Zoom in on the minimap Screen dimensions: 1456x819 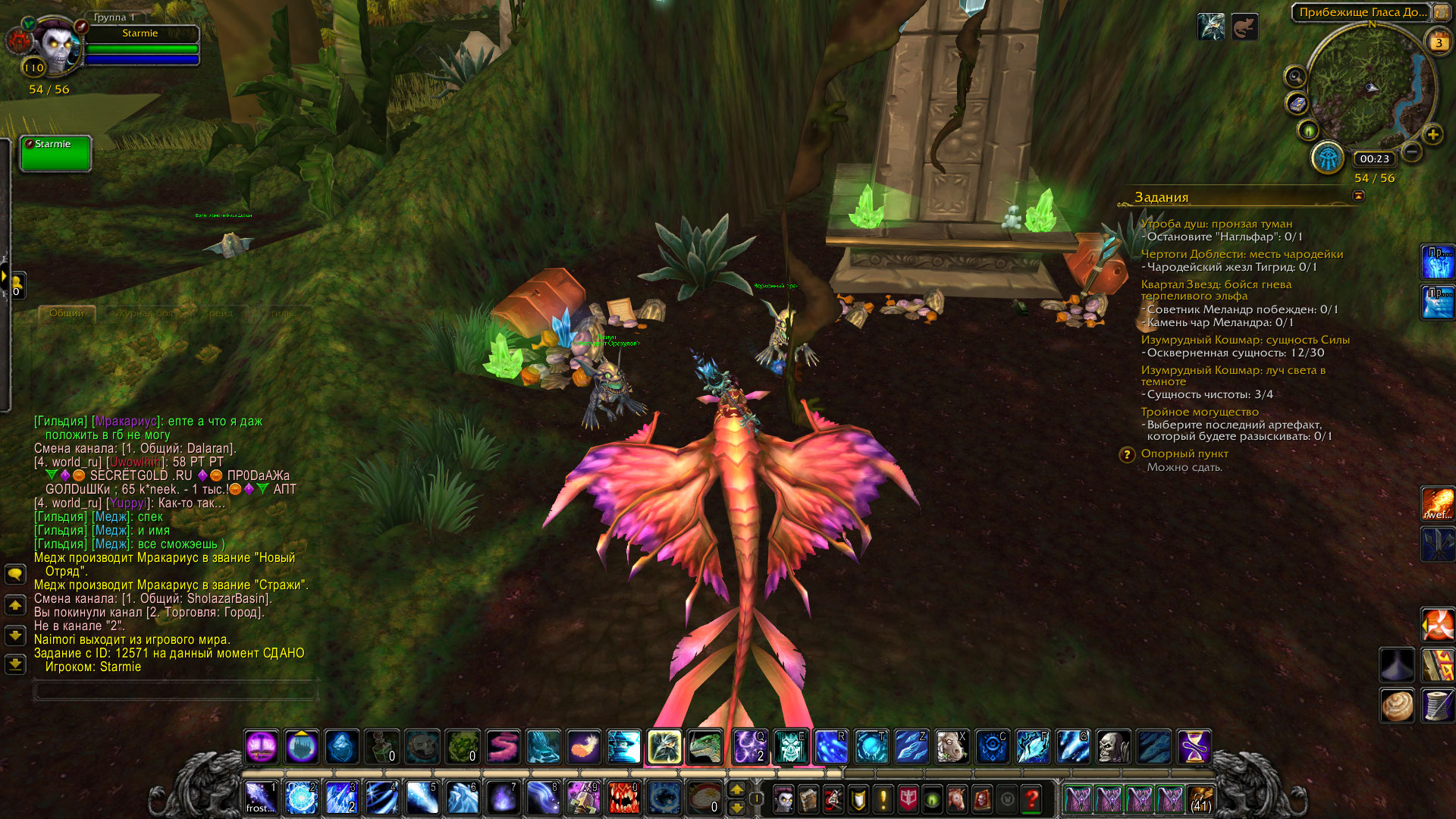click(1432, 136)
